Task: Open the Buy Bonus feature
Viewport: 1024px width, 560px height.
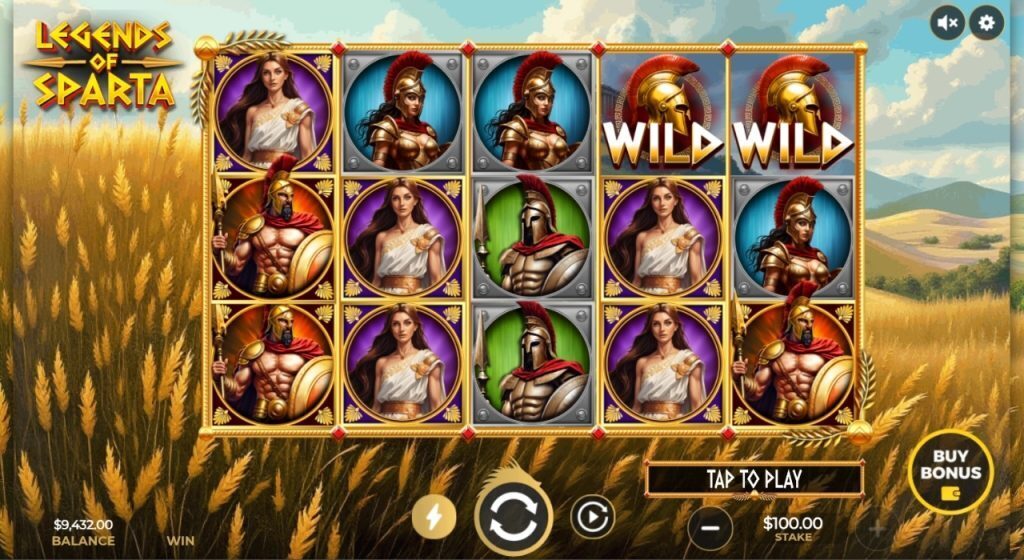Action: pos(950,471)
